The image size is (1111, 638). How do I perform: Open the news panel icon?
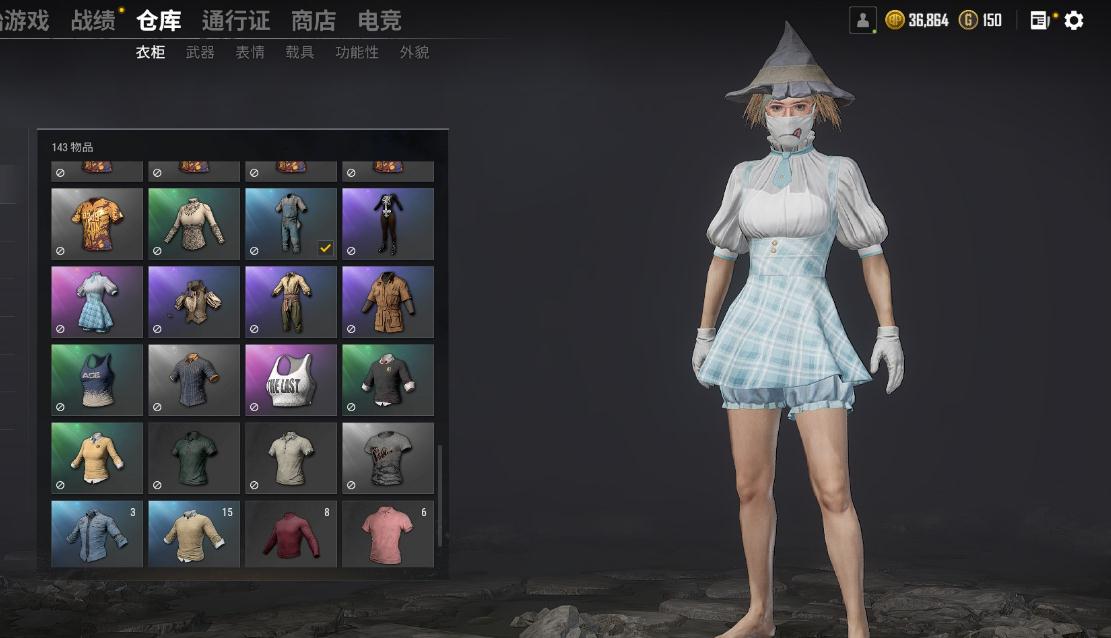coord(1039,20)
